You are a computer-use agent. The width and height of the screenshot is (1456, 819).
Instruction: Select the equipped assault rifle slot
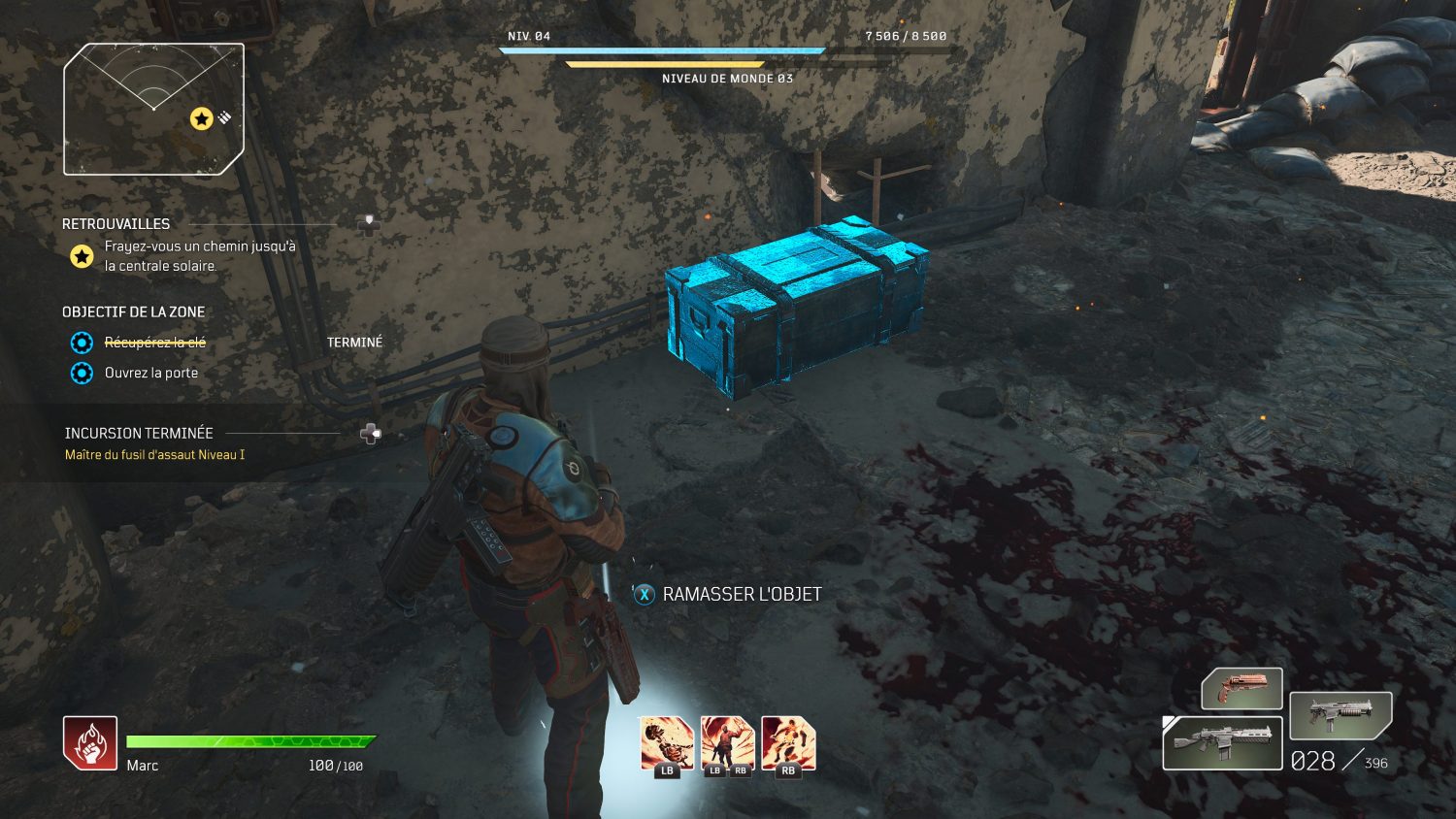click(x=1222, y=743)
